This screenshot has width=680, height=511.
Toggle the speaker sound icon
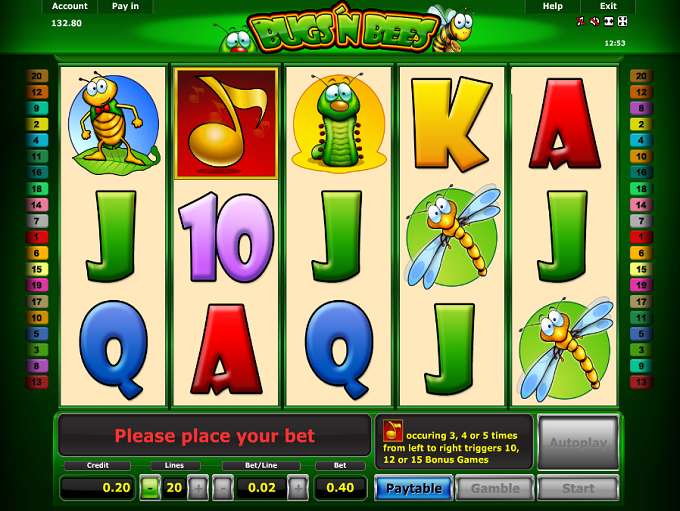point(594,21)
